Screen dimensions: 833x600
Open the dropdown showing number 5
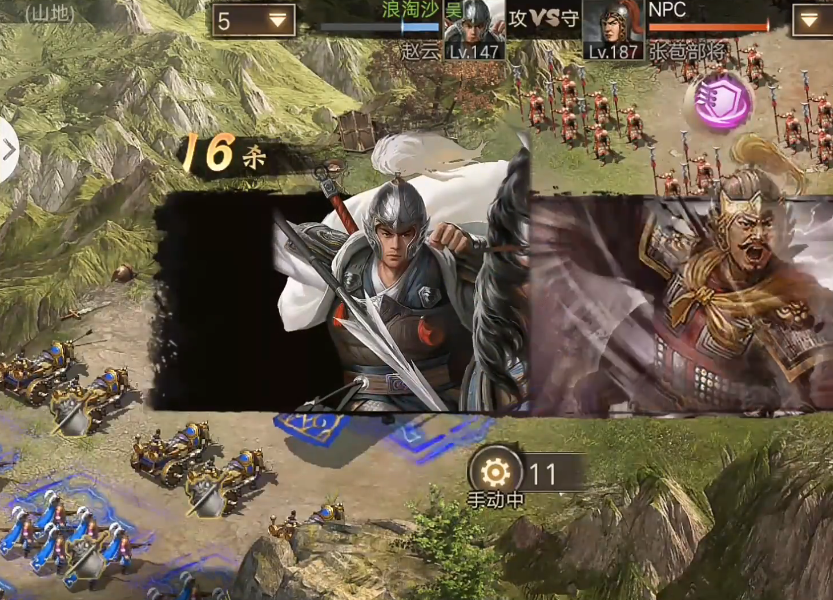click(253, 20)
